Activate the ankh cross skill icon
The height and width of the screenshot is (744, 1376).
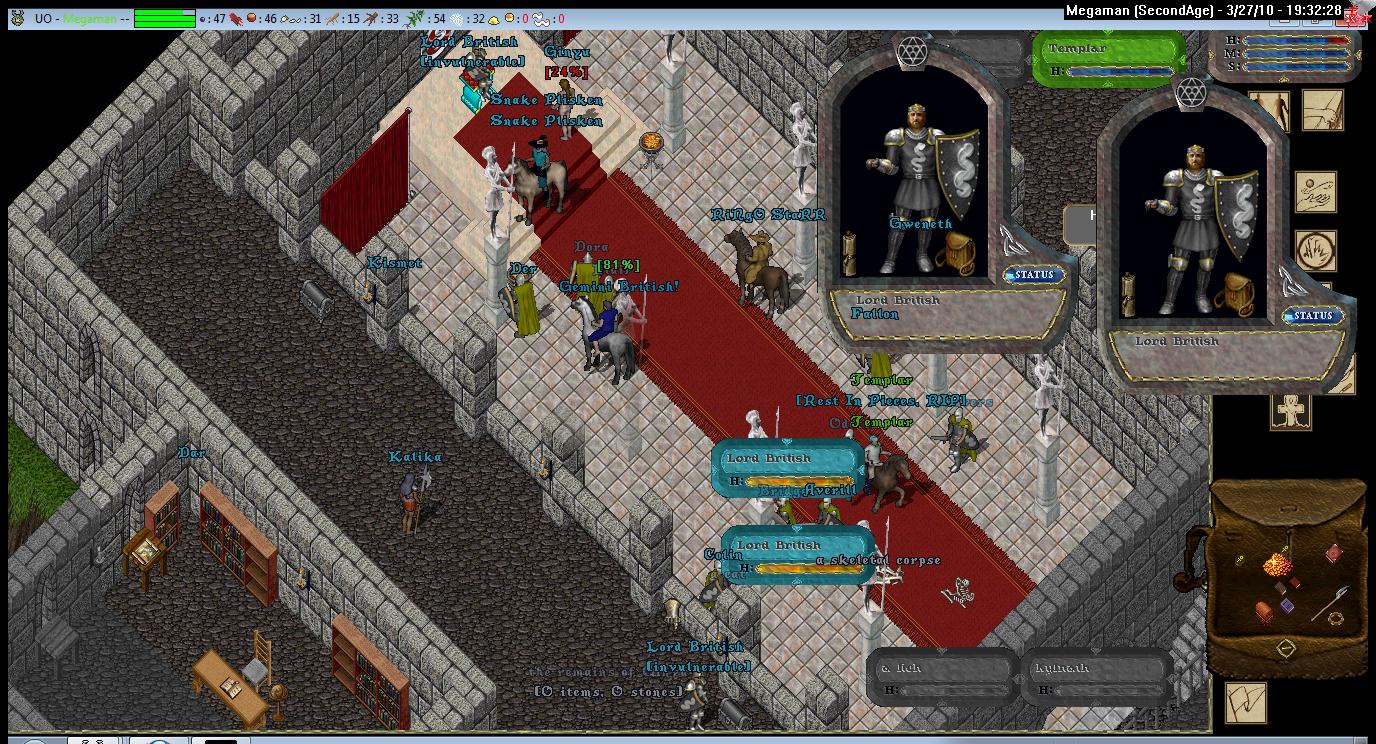(1290, 411)
